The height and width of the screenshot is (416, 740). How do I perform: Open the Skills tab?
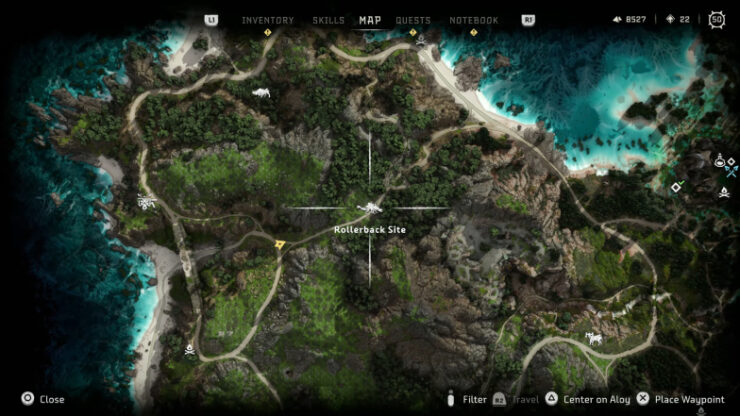pos(328,20)
